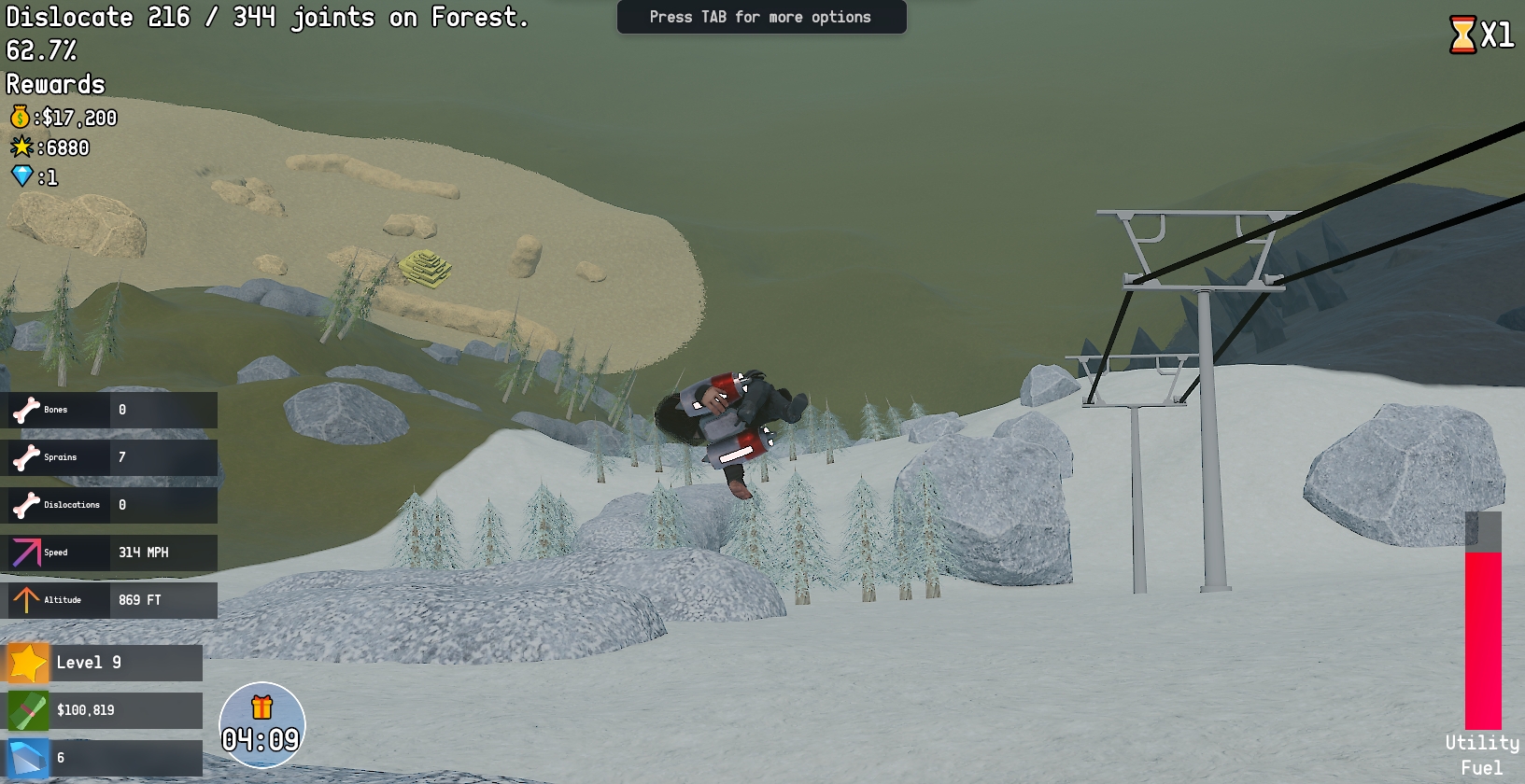Open the Level 9 star panel

104,663
